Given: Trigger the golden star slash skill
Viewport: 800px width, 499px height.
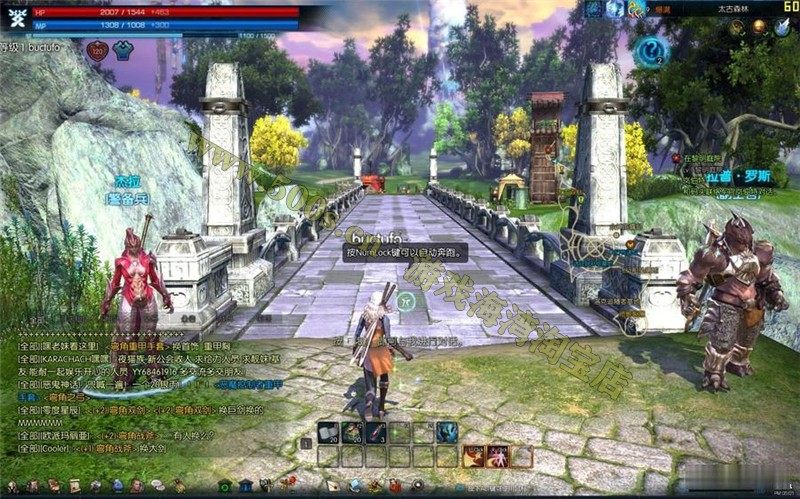Looking at the screenshot, I should tap(473, 456).
